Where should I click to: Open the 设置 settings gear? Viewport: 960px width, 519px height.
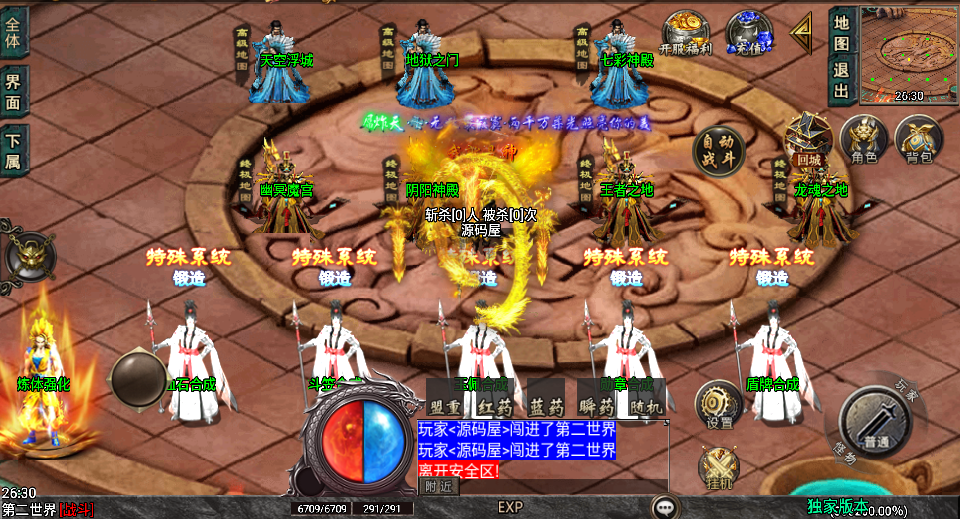tap(718, 405)
